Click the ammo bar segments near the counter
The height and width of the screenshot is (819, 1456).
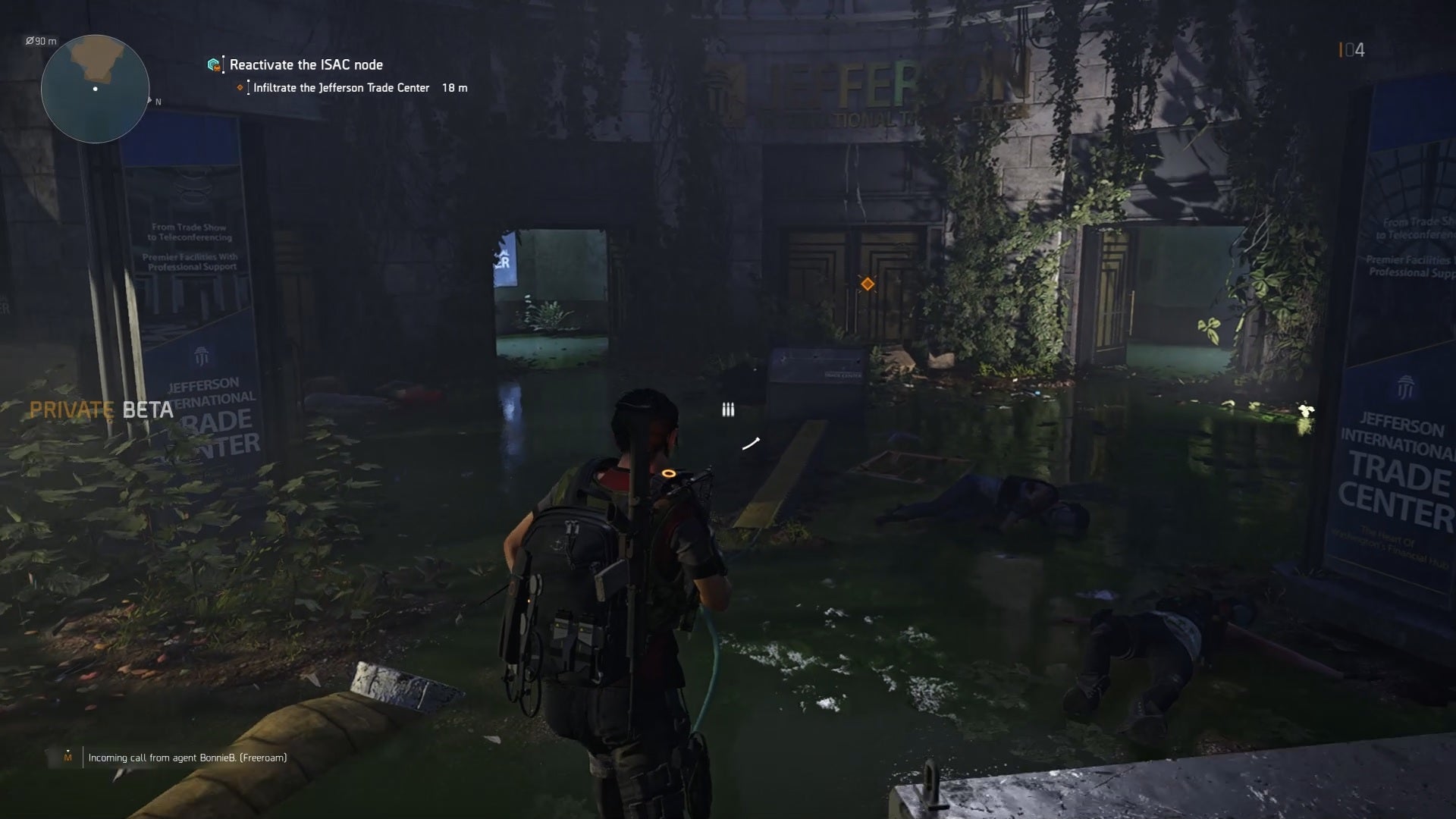pyautogui.click(x=1341, y=48)
